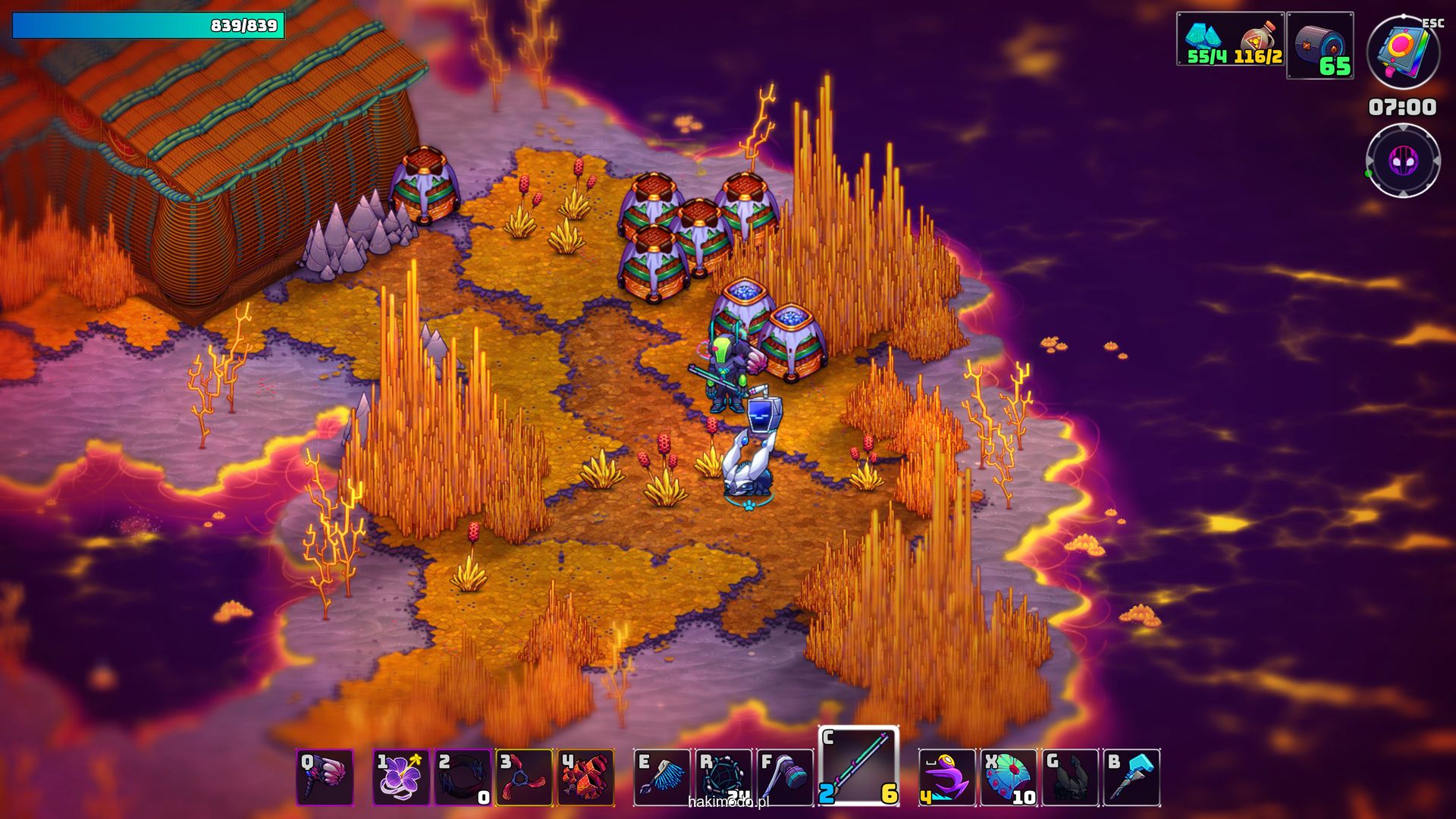Click the barrel item tracker showing 65
1456x819 pixels.
[1320, 45]
